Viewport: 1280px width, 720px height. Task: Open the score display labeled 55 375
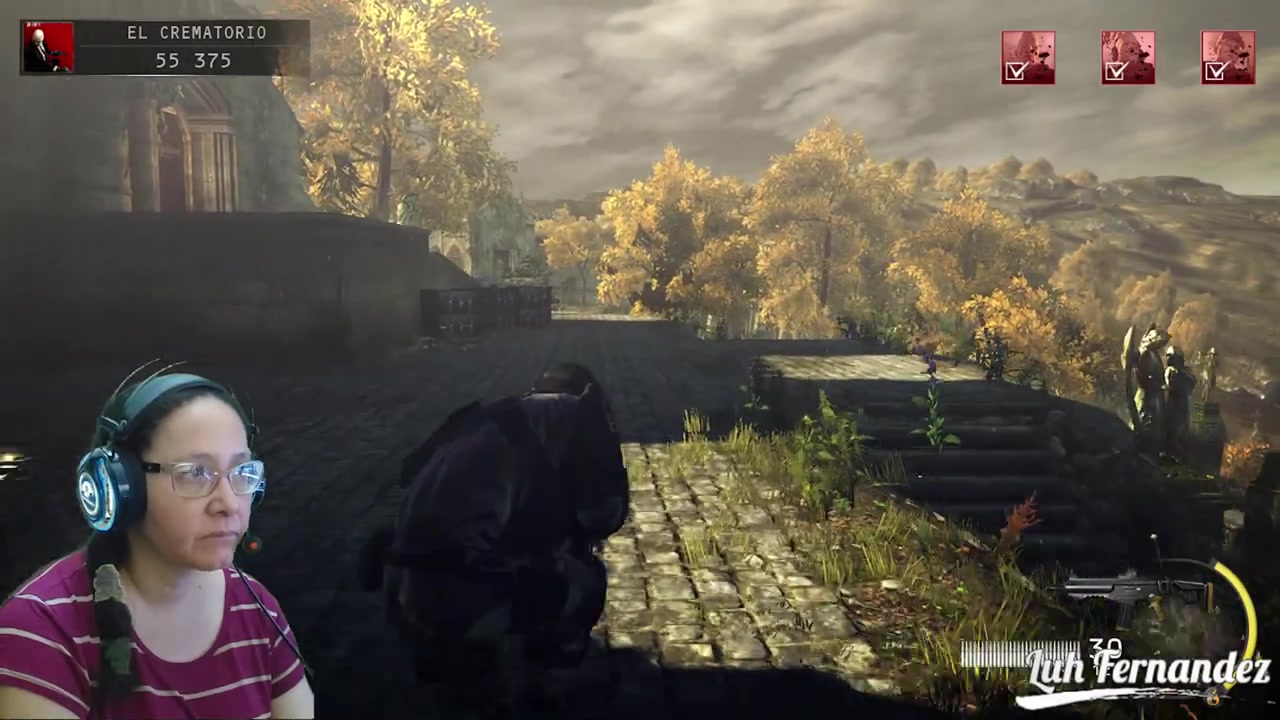[x=192, y=60]
